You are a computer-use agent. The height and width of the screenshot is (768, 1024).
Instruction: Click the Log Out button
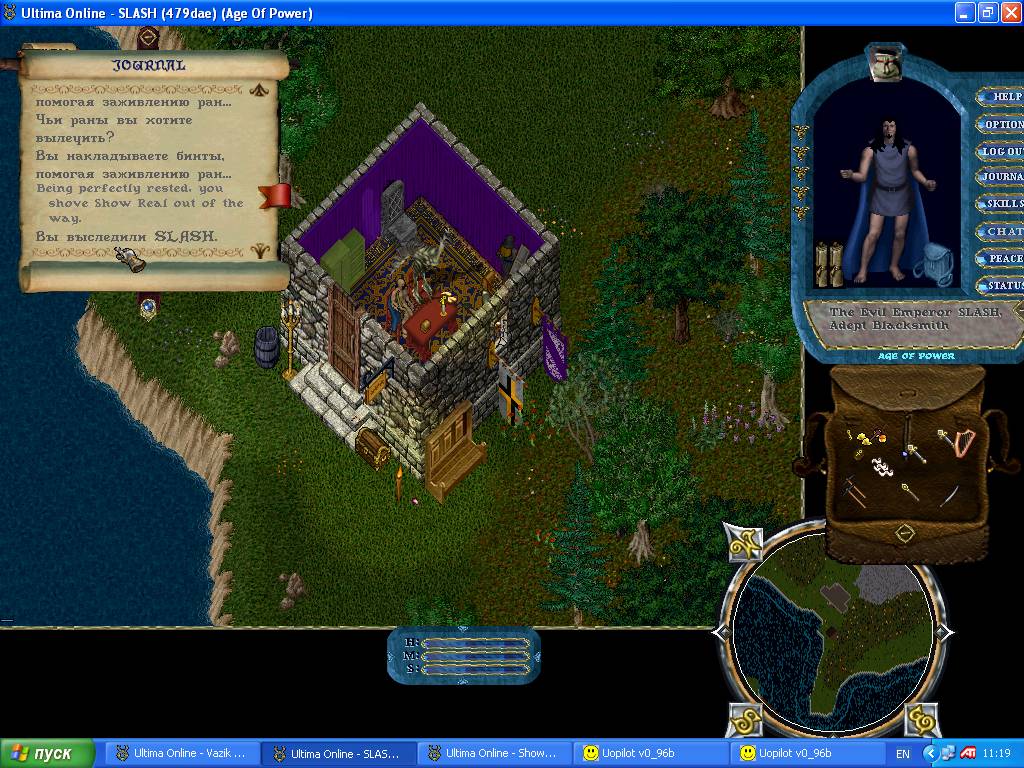pyautogui.click(x=1001, y=152)
